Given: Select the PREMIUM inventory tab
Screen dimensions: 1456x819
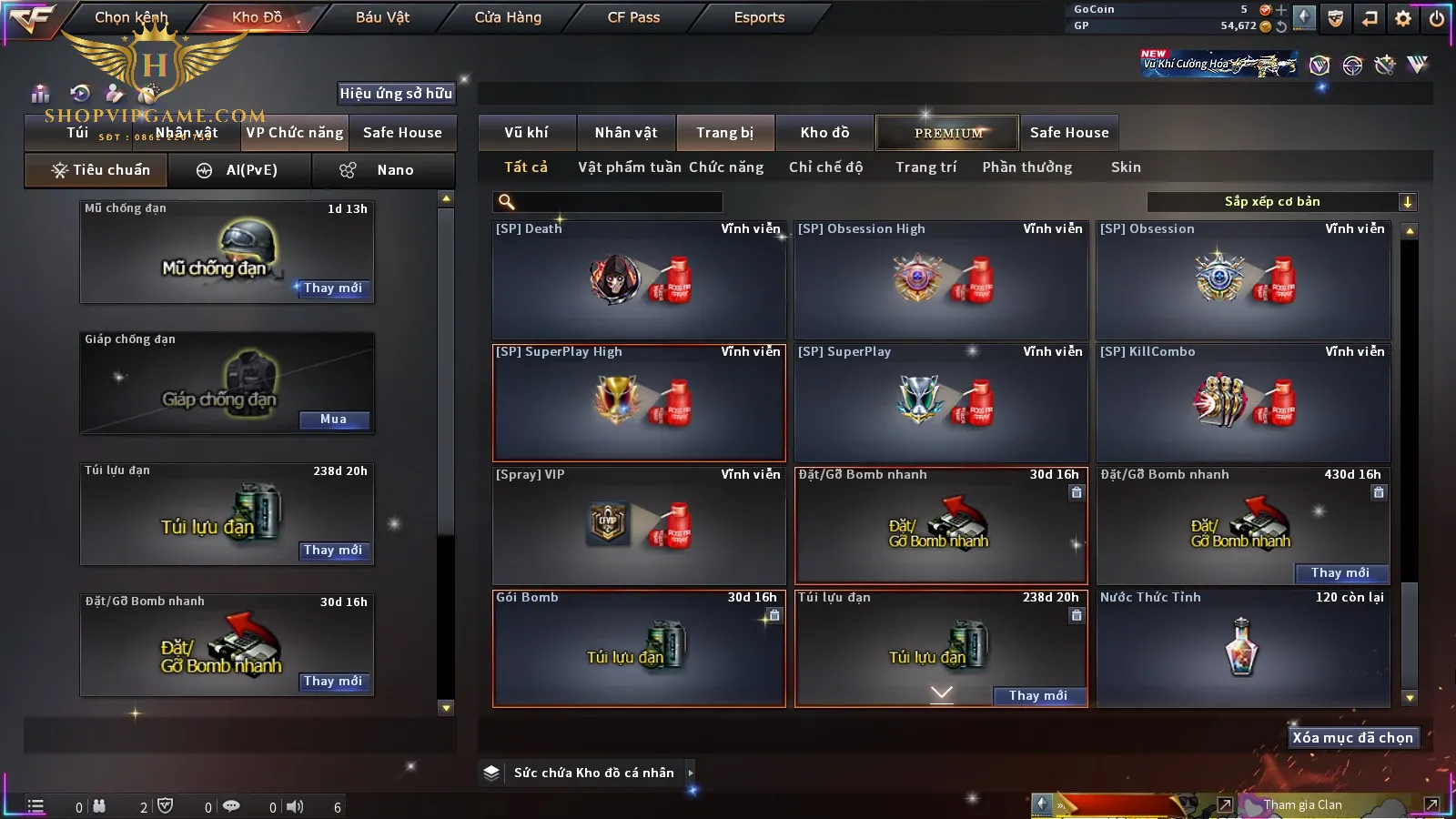Looking at the screenshot, I should 948,133.
